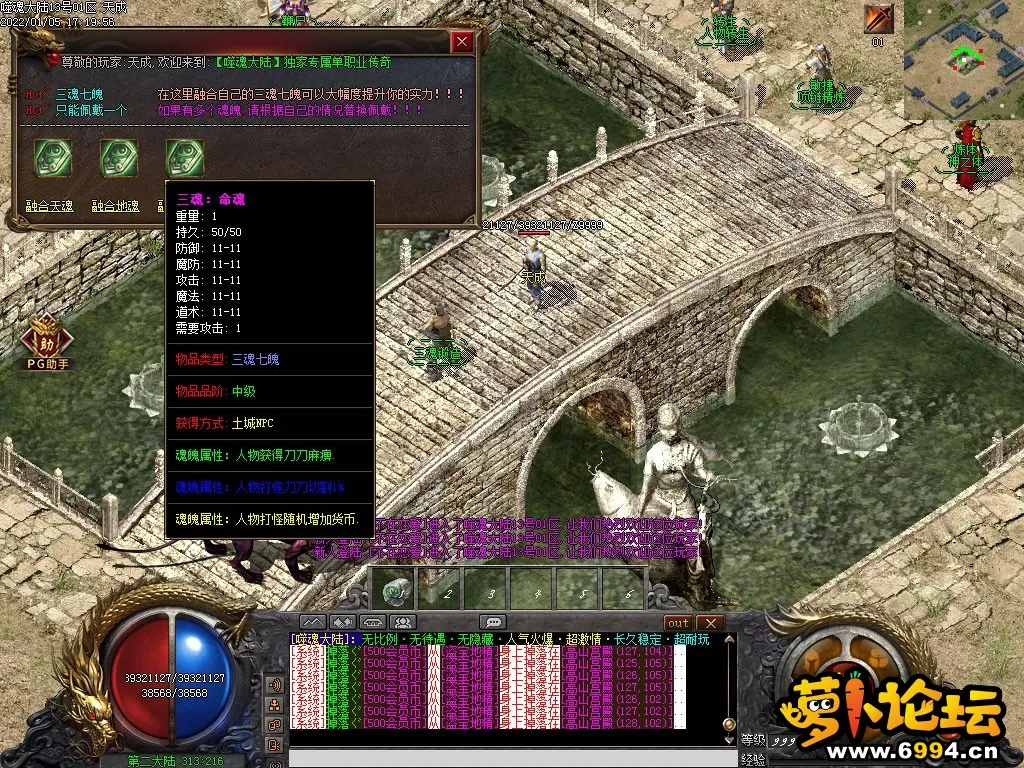Screen dimensions: 1024x768
Task: Click the chat scrollbar's up arrow
Action: tap(729, 641)
